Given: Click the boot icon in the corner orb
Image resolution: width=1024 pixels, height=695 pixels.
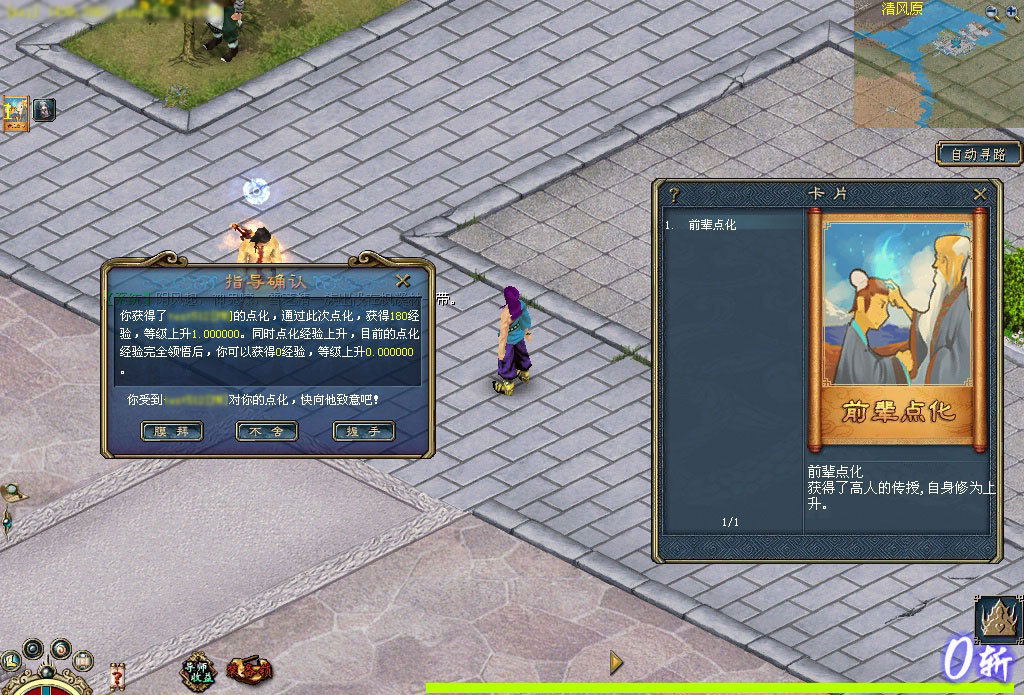Looking at the screenshot, I should click(12, 662).
